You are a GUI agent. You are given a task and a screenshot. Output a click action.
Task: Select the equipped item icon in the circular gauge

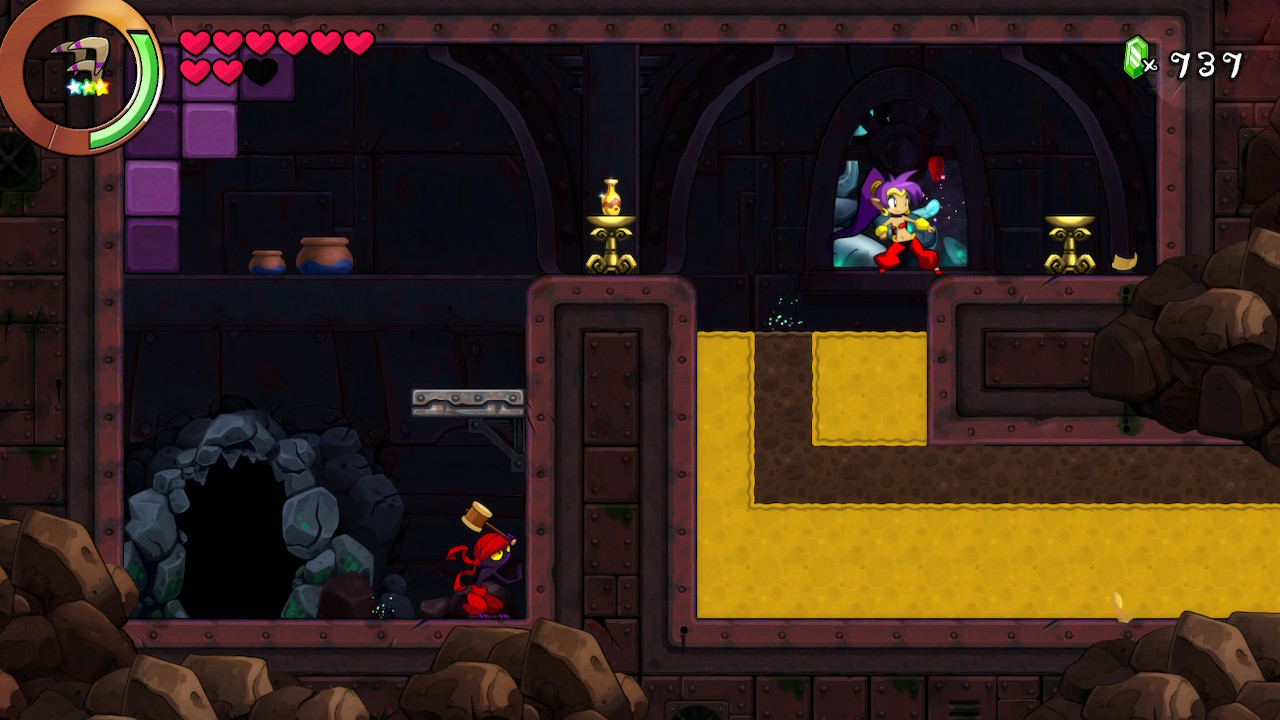coord(85,65)
